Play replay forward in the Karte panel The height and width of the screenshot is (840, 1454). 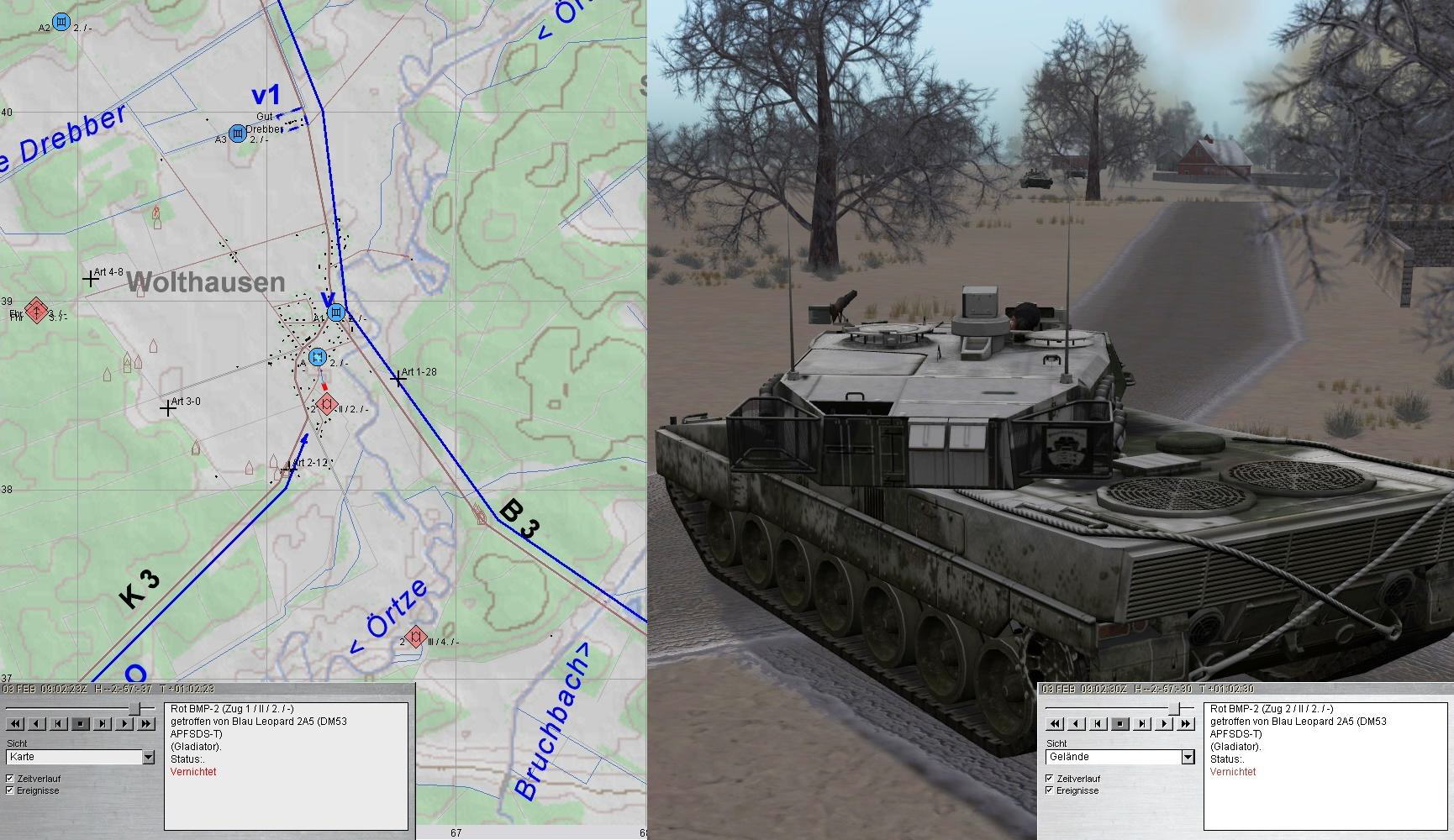coord(124,723)
